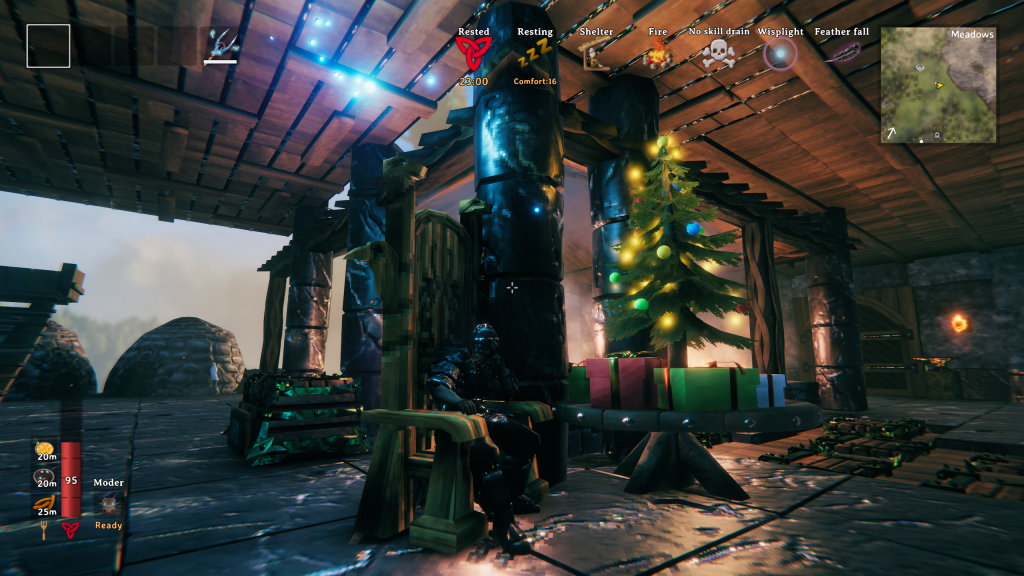Activate the Moder forsaken power icon
The image size is (1024, 576).
coord(109,503)
